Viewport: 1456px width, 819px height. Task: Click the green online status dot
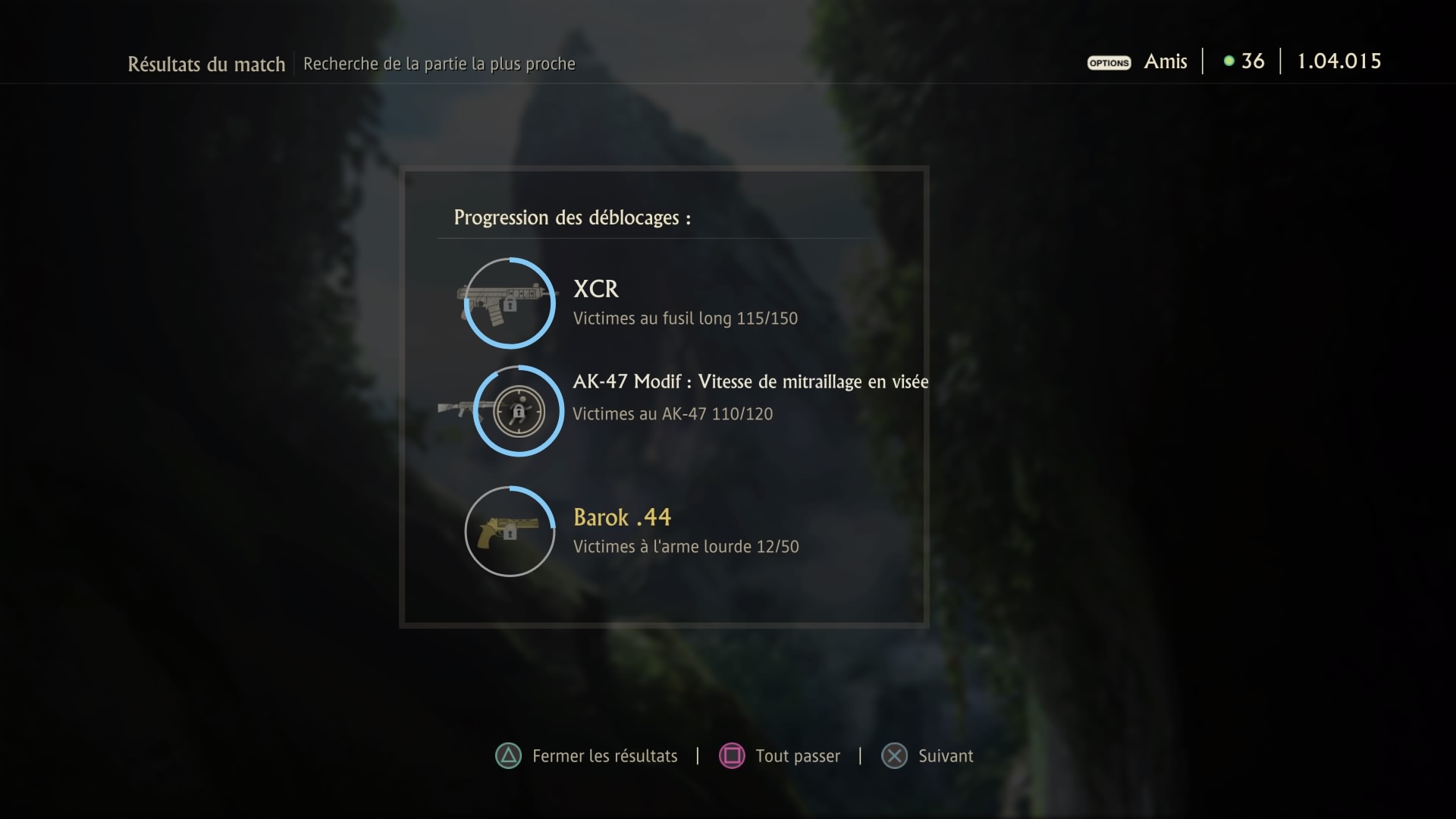1228,61
